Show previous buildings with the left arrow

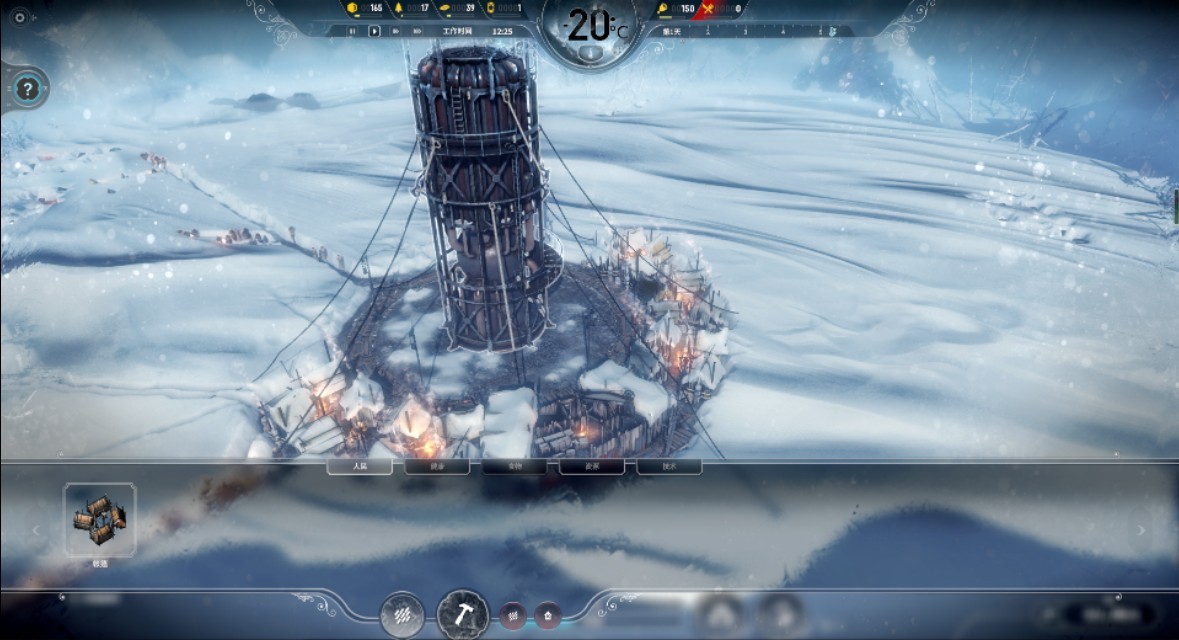[x=37, y=531]
